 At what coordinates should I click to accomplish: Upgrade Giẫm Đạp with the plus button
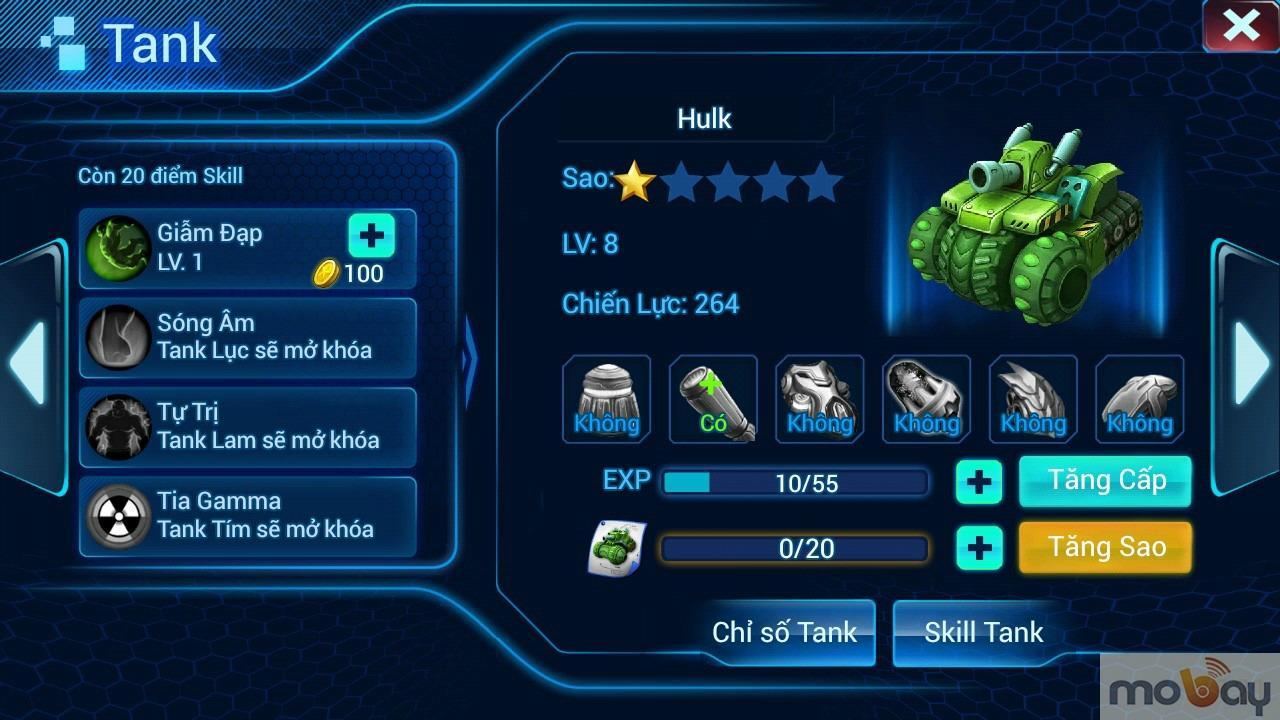(x=371, y=237)
